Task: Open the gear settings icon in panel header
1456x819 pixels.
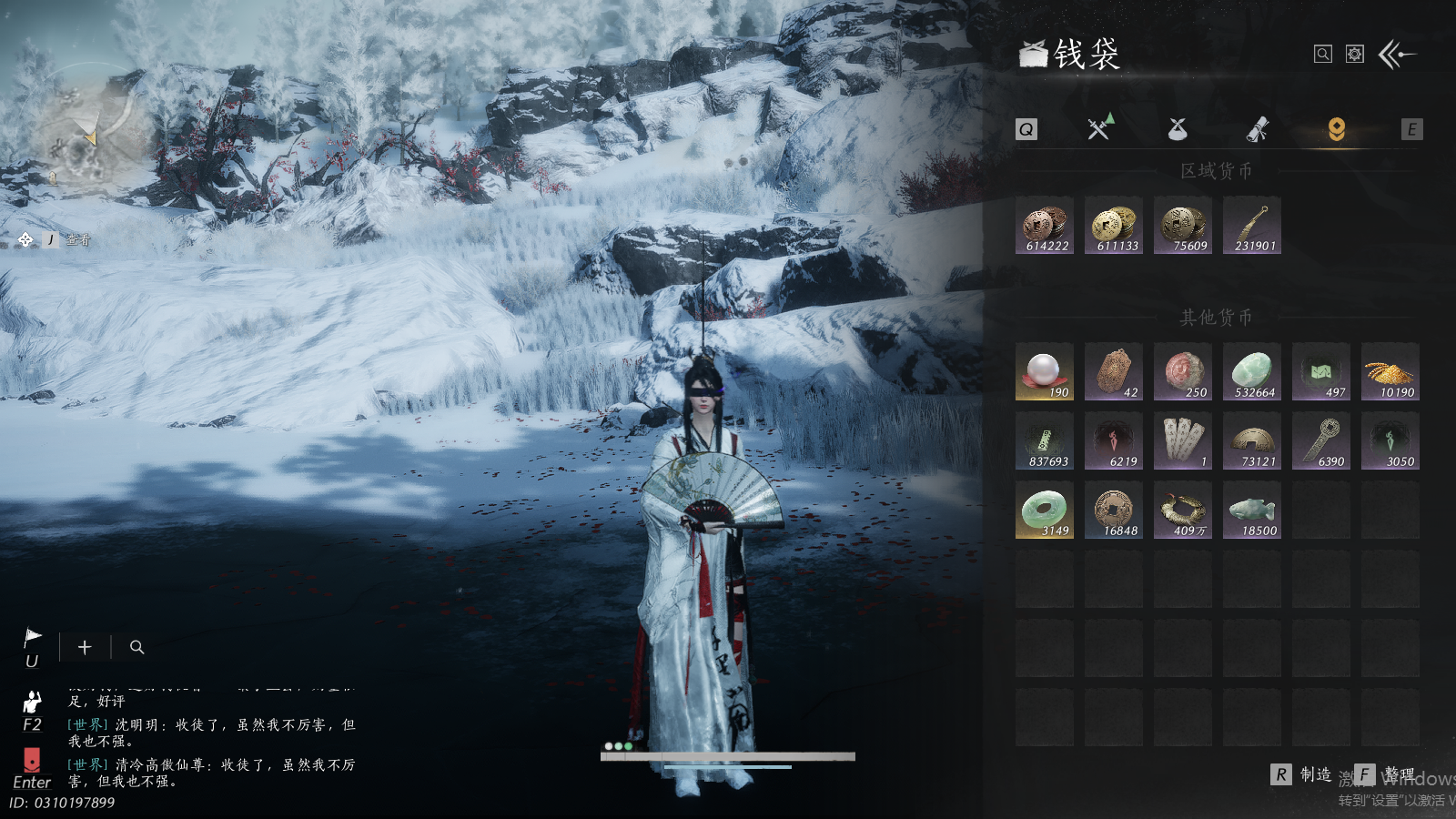Action: 1355,55
